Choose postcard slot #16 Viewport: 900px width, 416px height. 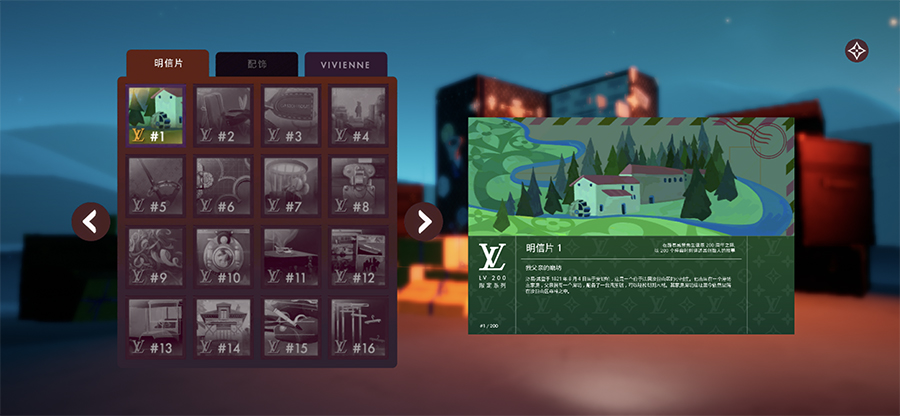[x=358, y=328]
